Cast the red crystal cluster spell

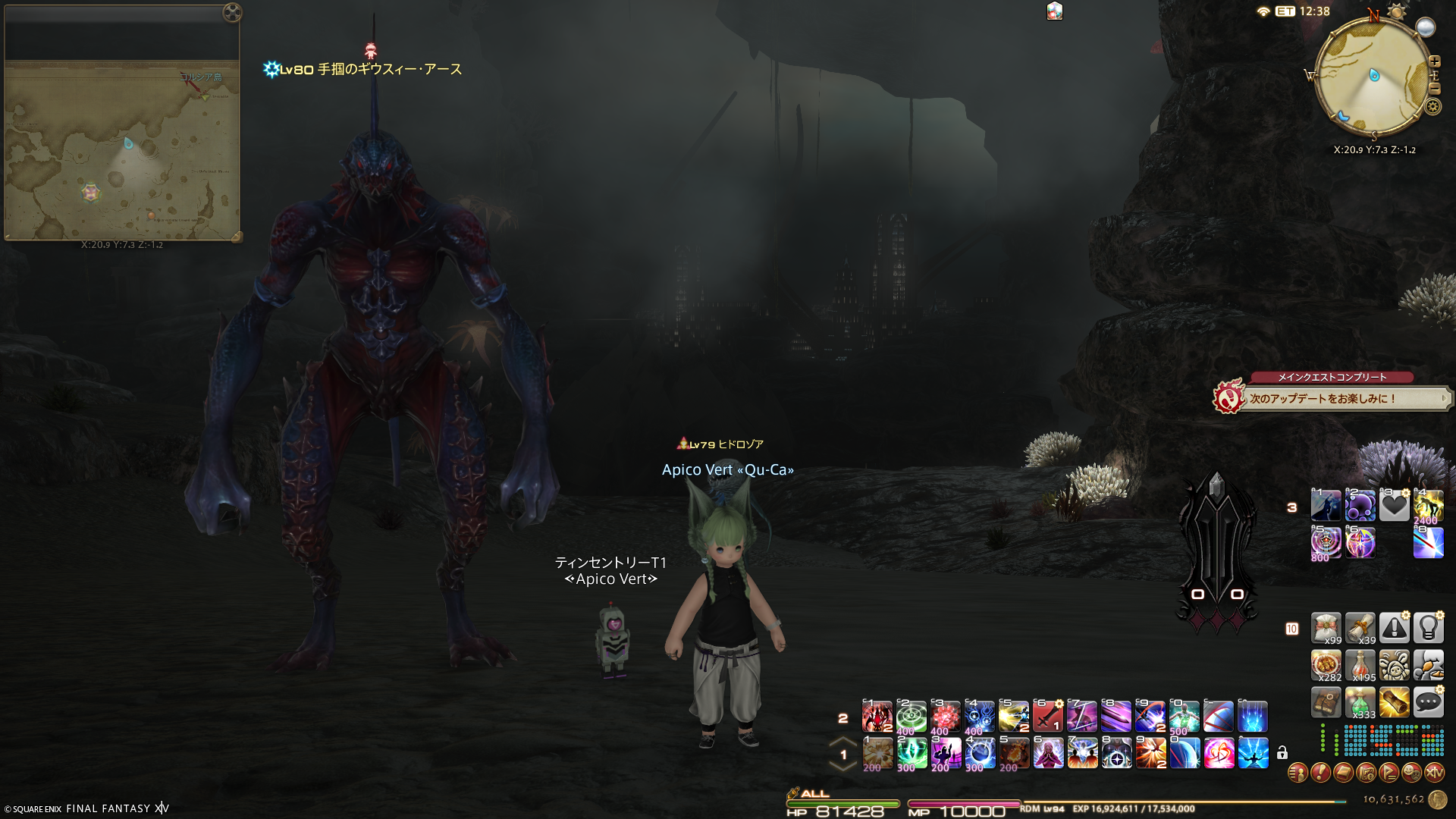click(945, 716)
